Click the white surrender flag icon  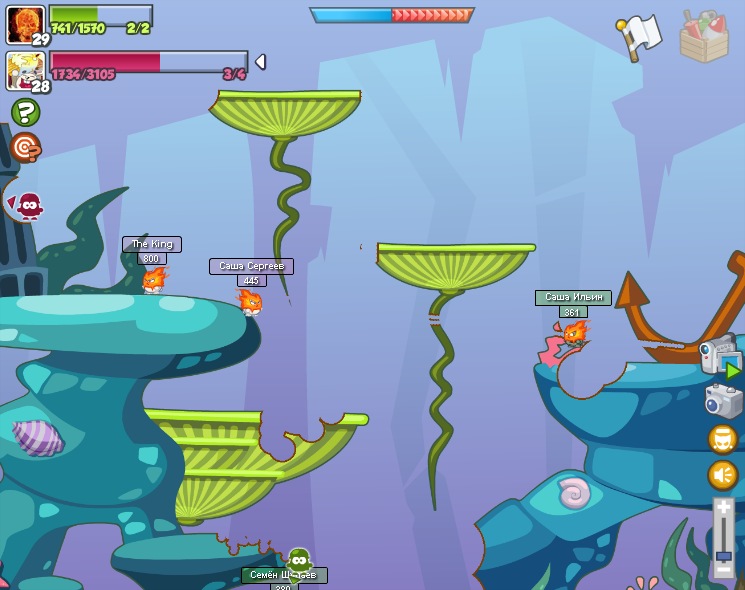click(x=640, y=36)
